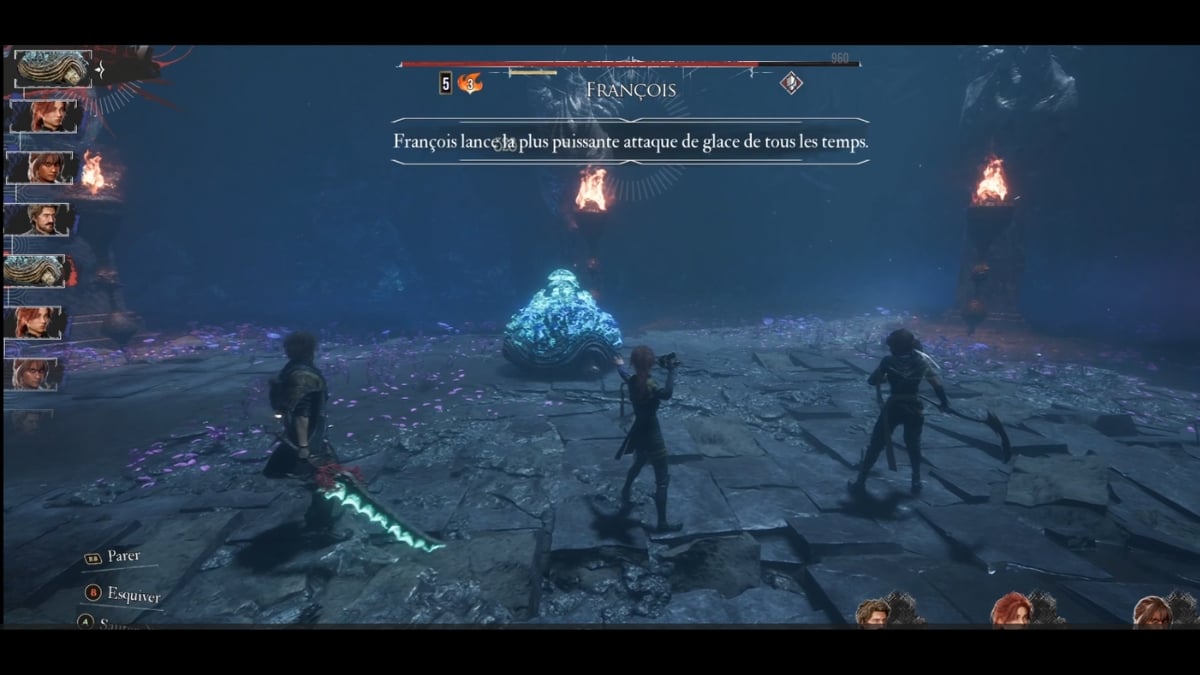Inspect the numbered 5 badge beside the flame icon

(x=445, y=84)
